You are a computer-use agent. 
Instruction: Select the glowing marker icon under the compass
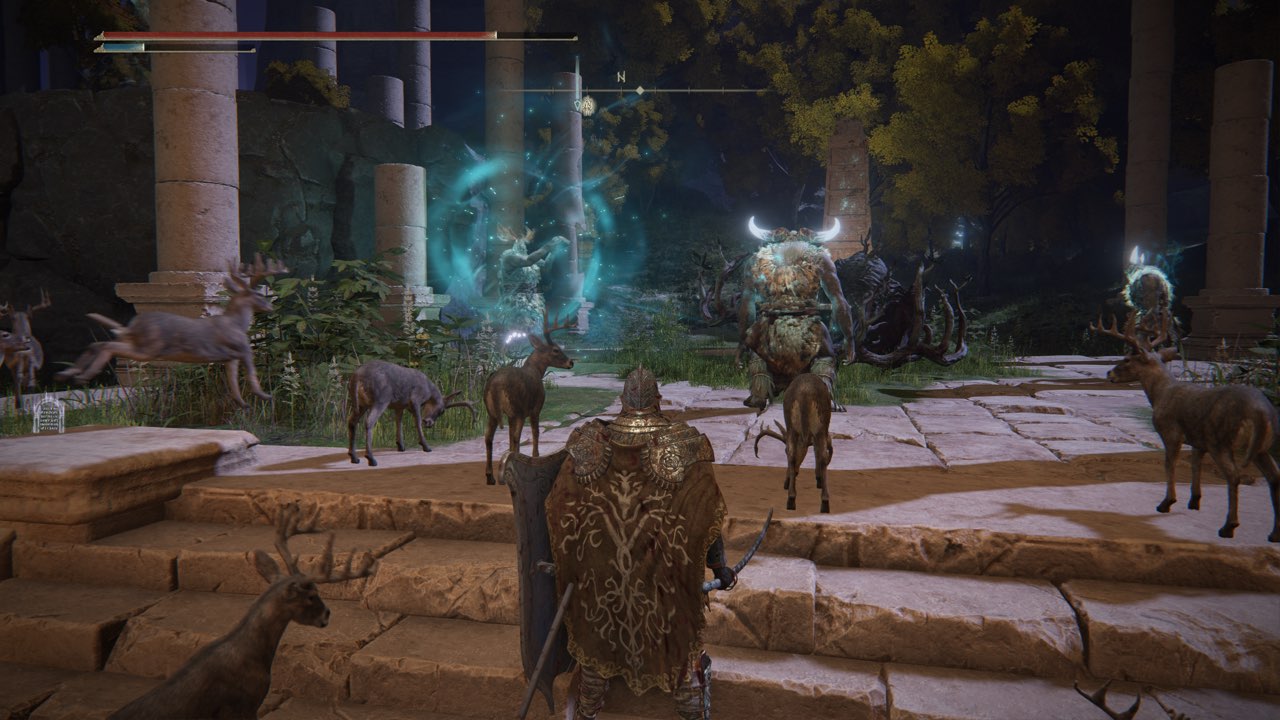coord(587,104)
